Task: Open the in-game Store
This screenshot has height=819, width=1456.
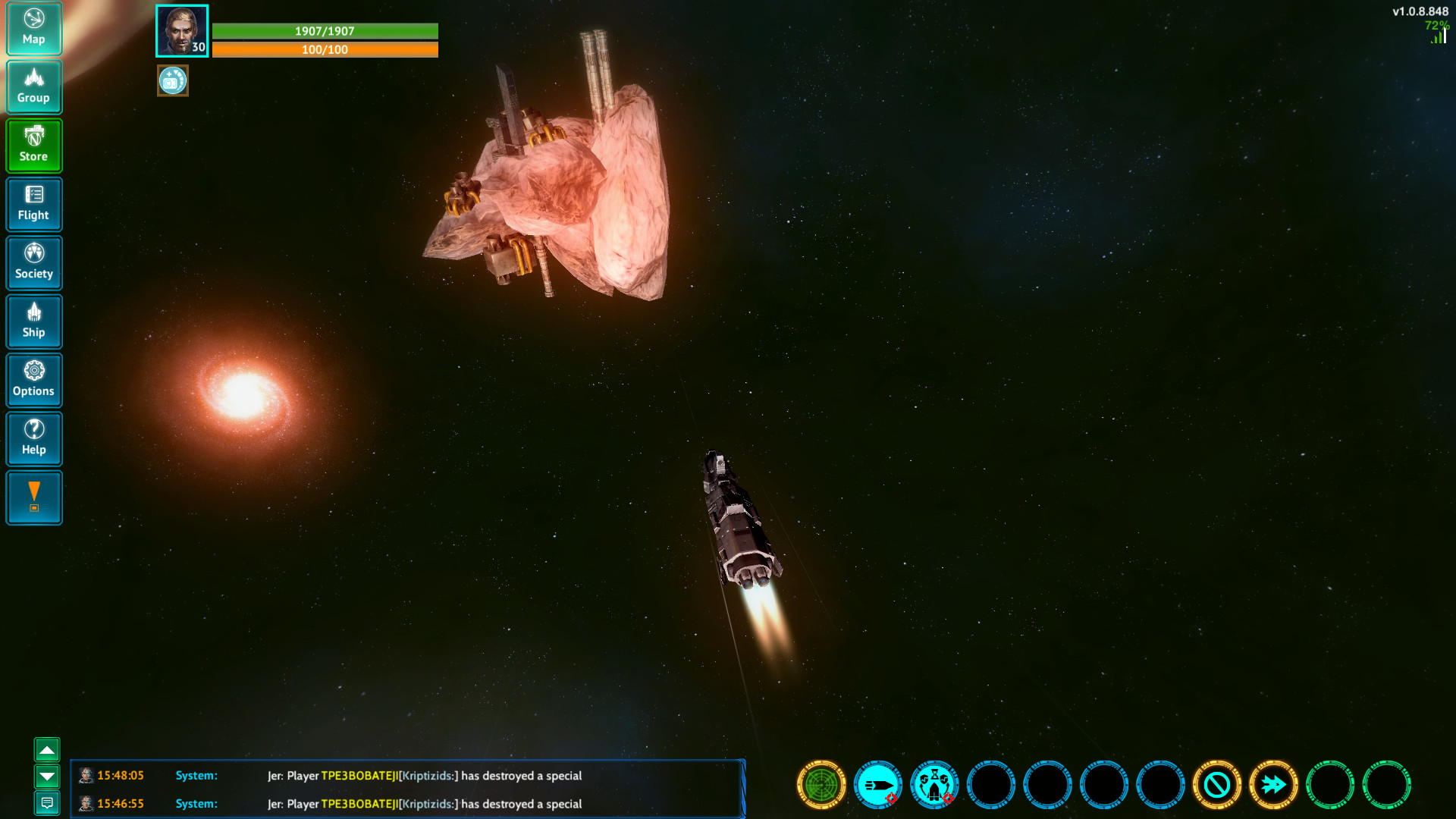Action: 33,145
